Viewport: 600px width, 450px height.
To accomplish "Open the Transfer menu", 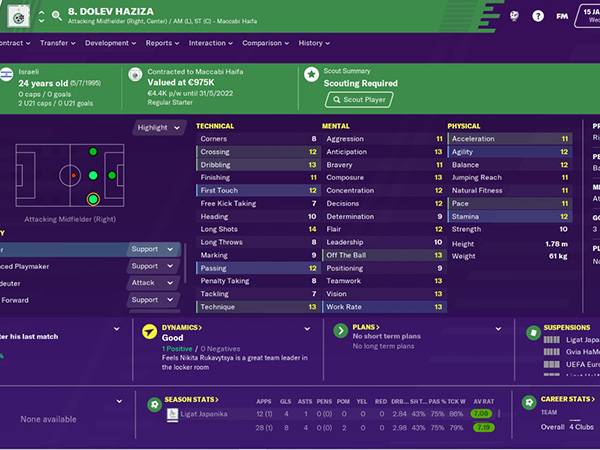I will click(58, 43).
